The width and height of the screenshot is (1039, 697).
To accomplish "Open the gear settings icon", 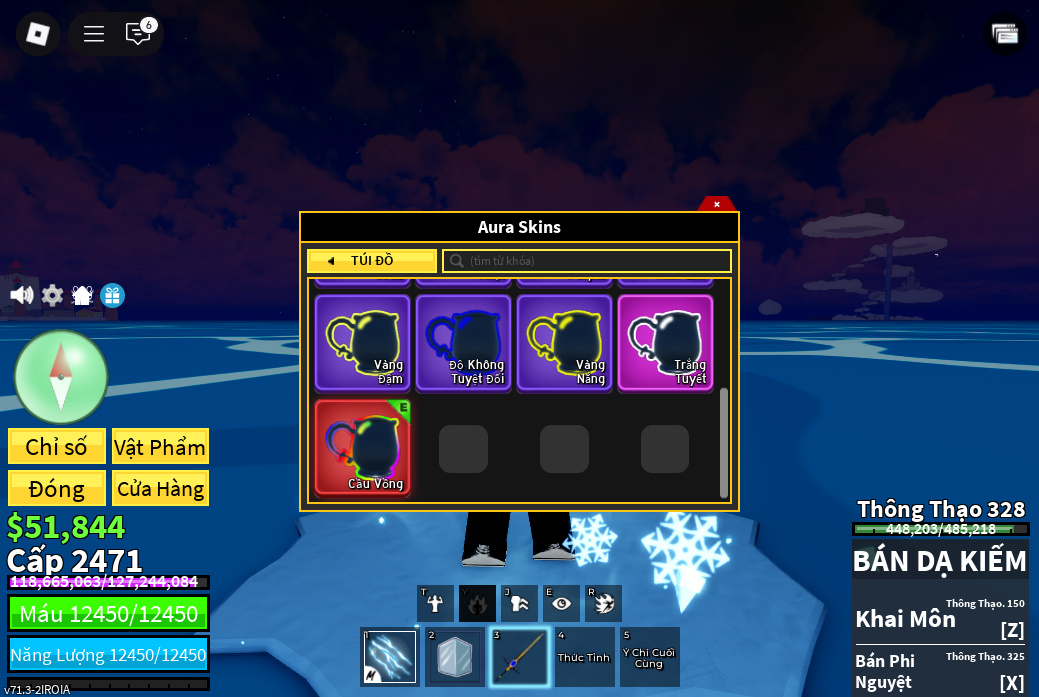I will [52, 295].
